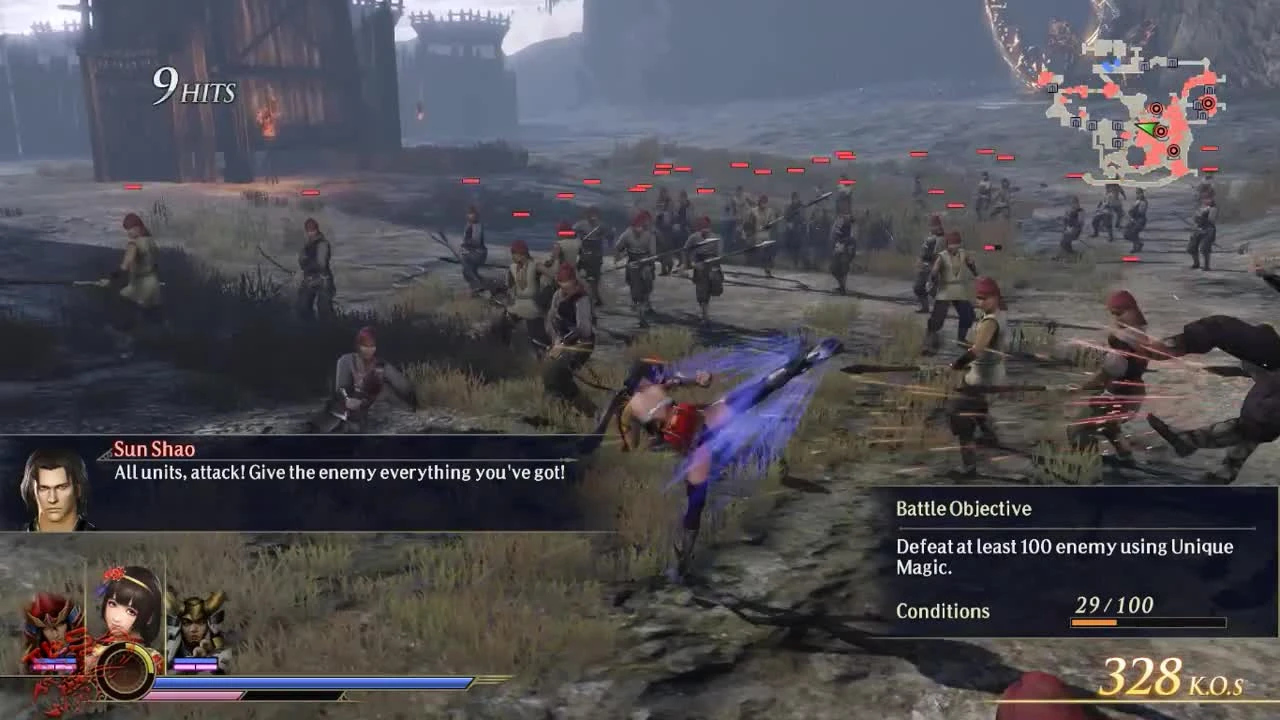Select the green player arrow on the minimap
This screenshot has height=720, width=1280.
(1148, 128)
